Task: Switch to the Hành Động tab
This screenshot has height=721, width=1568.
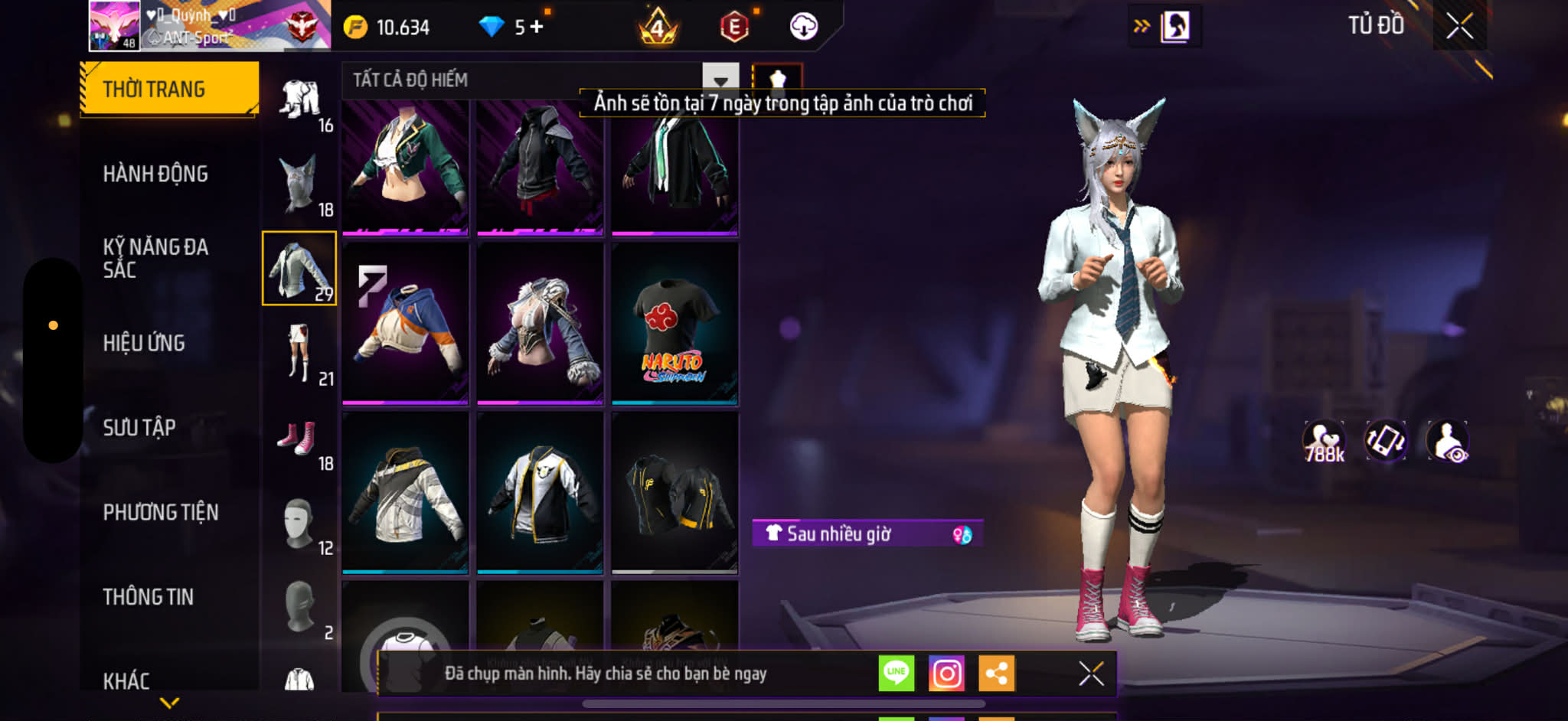Action: tap(155, 174)
